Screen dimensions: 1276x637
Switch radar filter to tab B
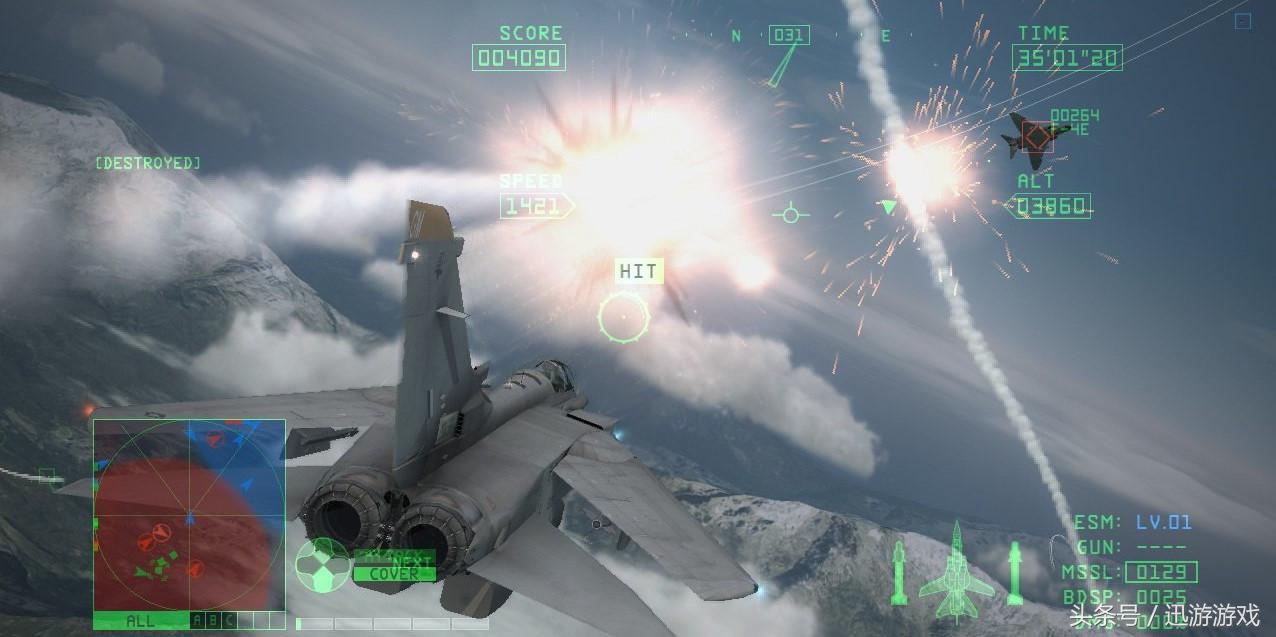(213, 621)
